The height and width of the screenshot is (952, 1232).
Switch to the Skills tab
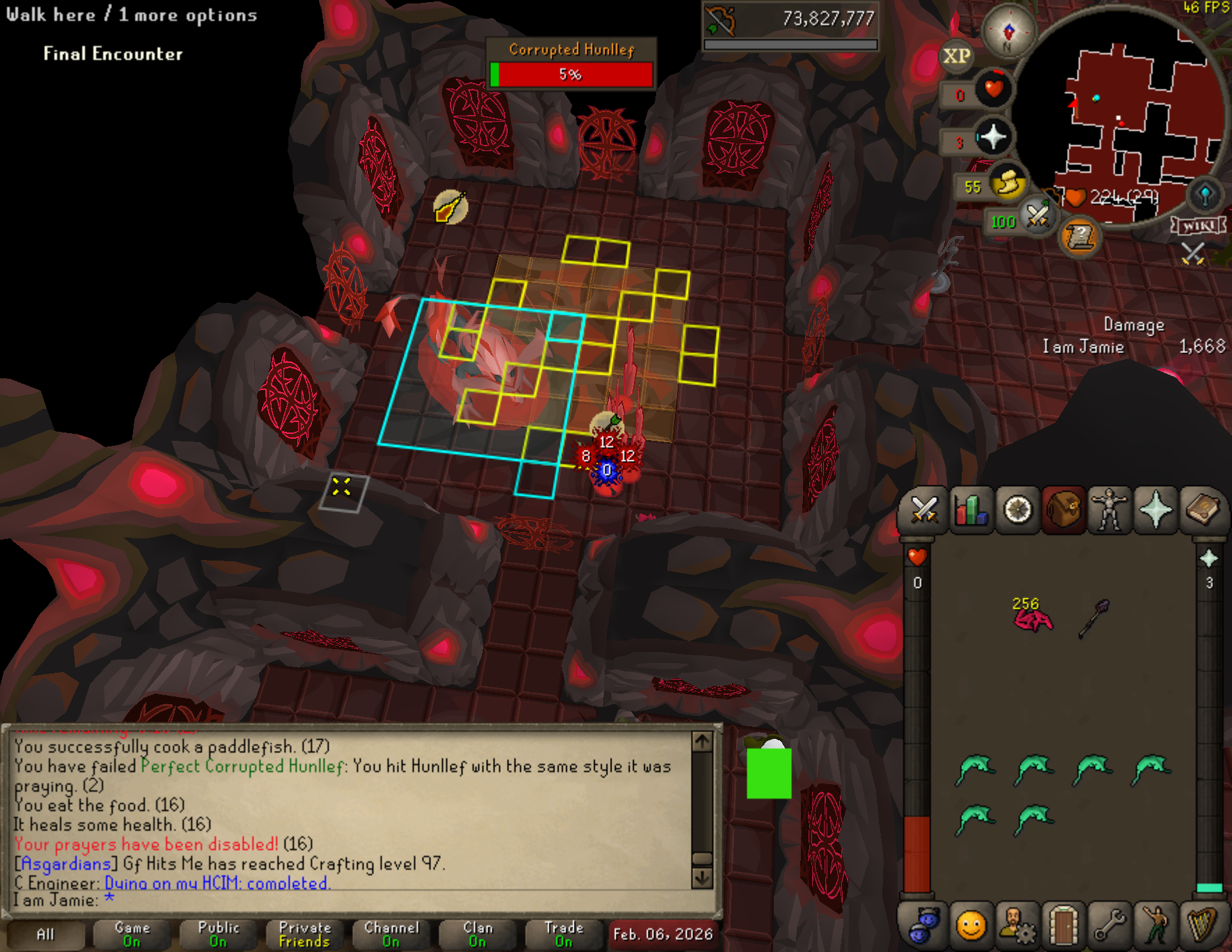[x=971, y=510]
